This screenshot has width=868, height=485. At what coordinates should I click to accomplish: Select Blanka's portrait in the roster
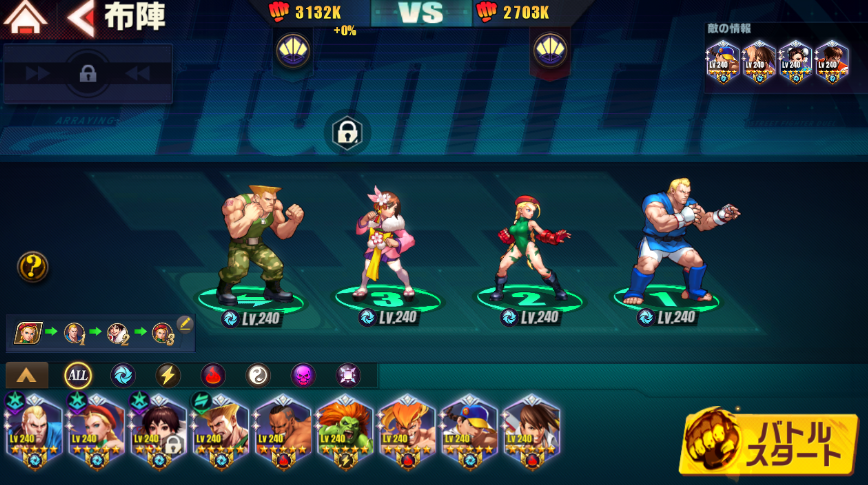(344, 430)
